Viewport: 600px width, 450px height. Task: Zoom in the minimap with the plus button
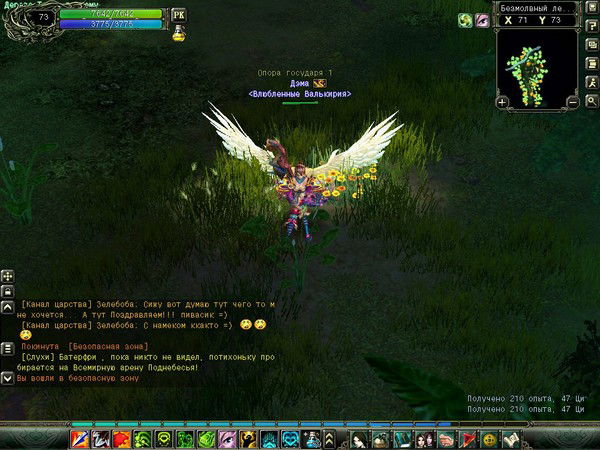point(502,101)
